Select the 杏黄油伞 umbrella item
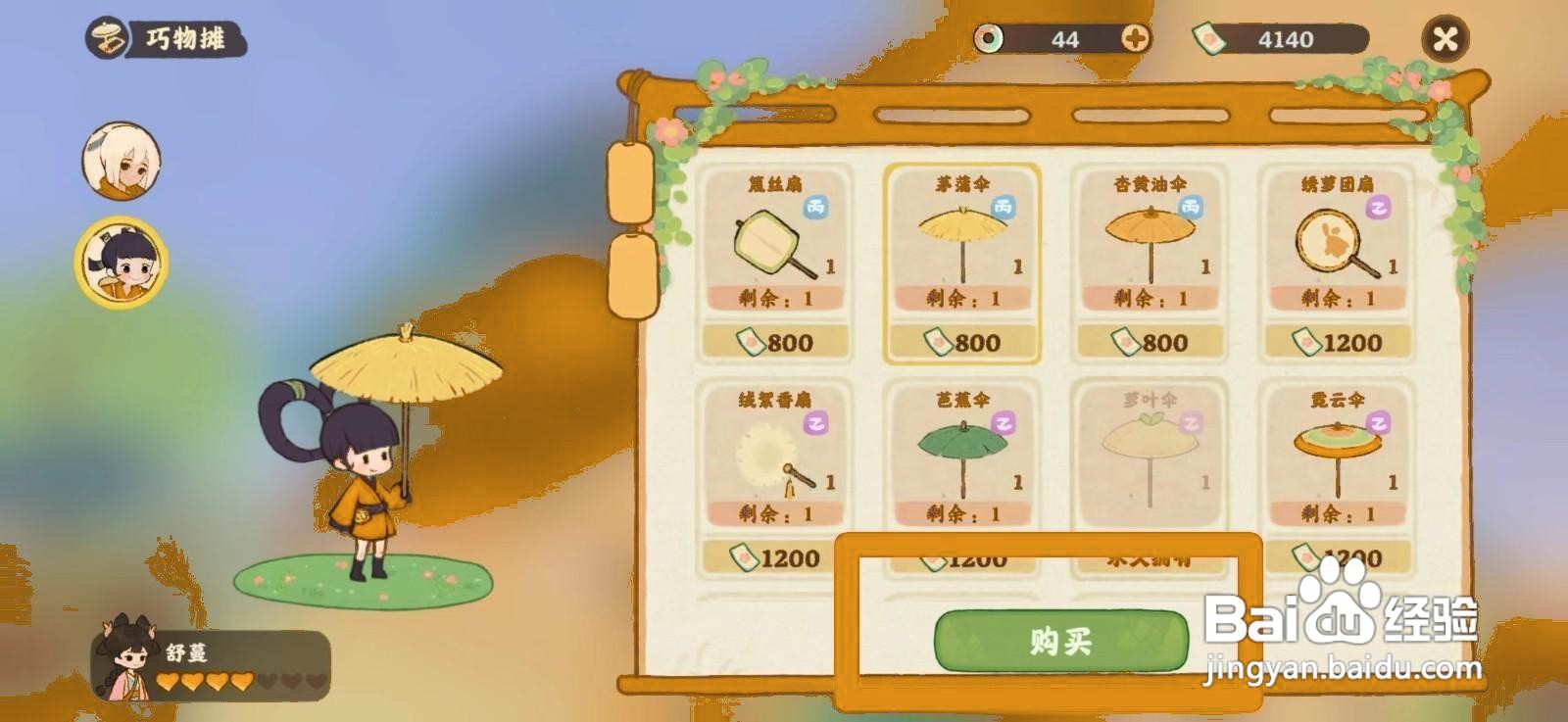The image size is (1568, 722). click(x=1151, y=245)
